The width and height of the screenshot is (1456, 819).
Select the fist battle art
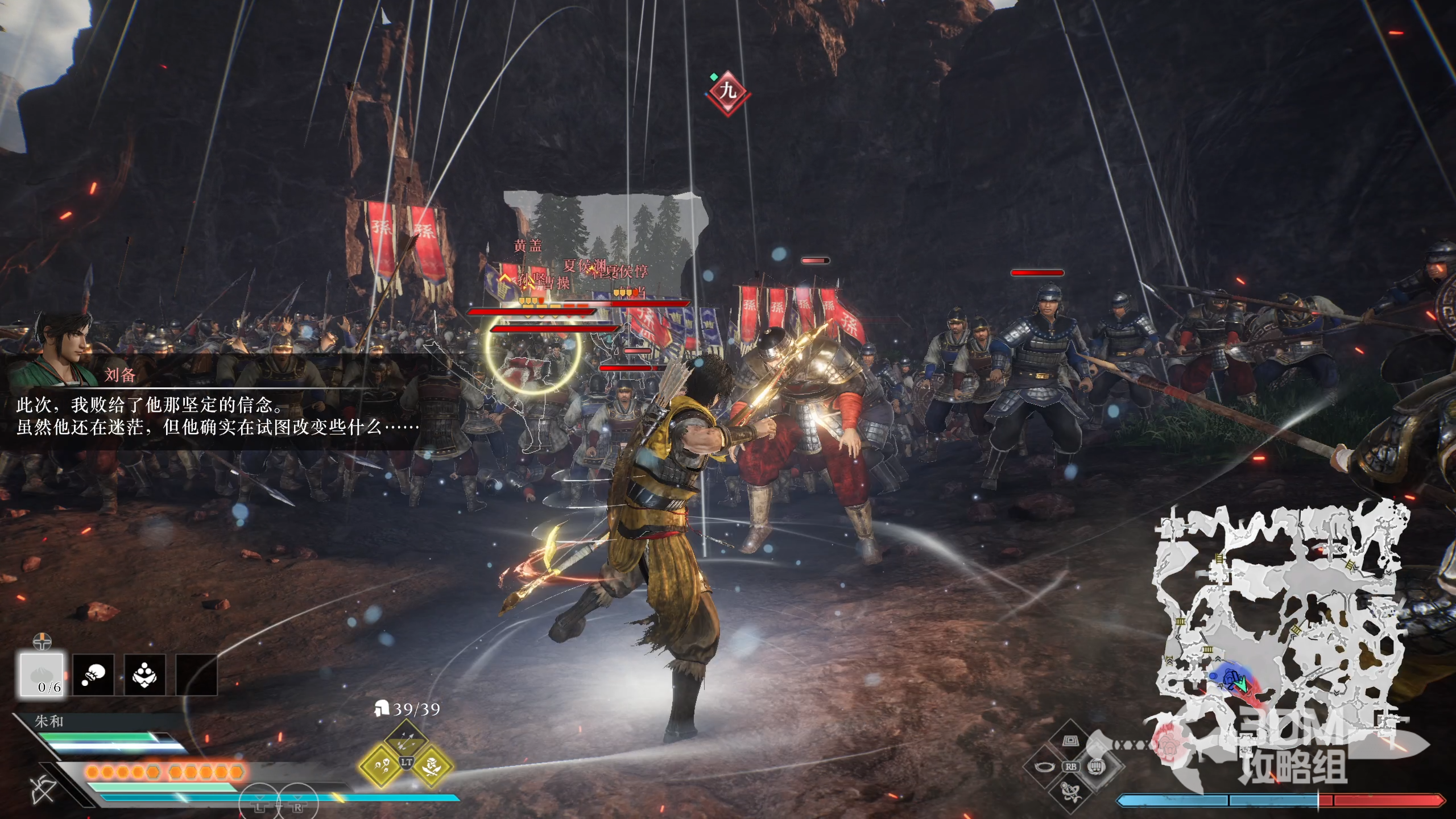pos(1096,767)
